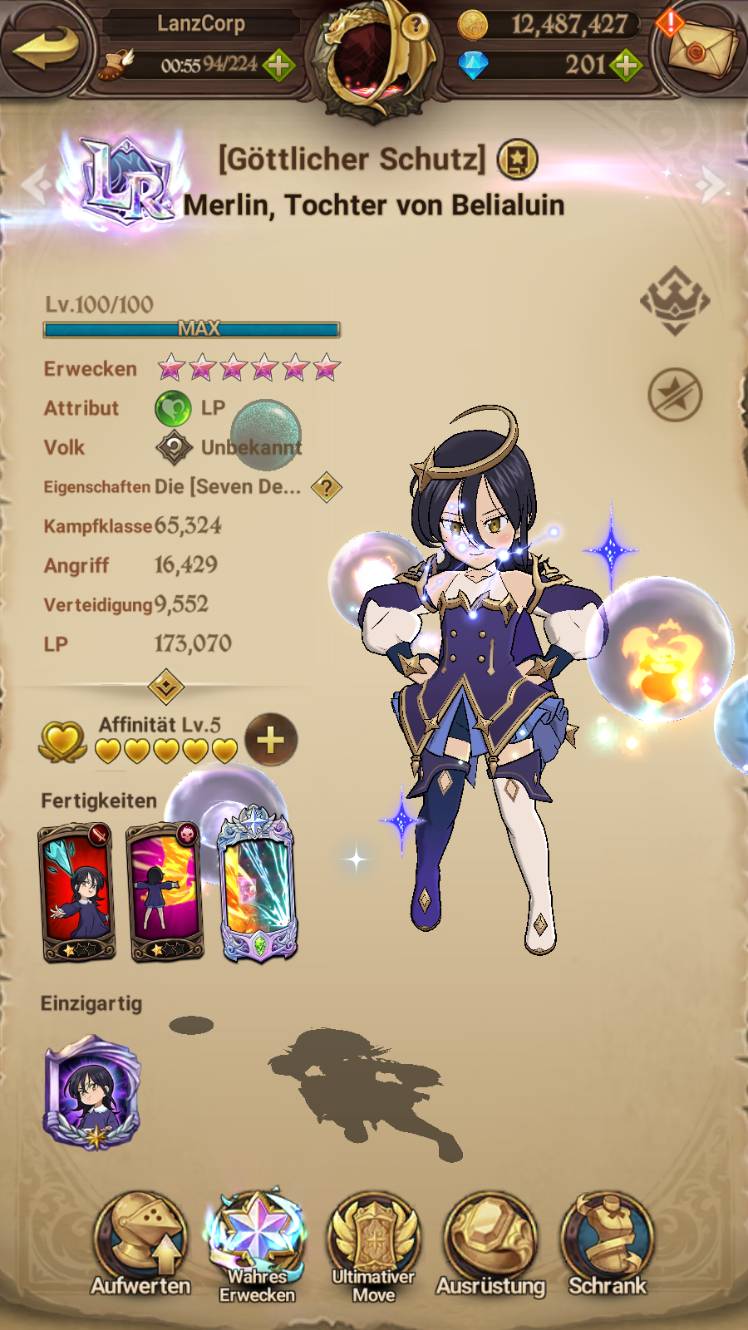This screenshot has width=748, height=1330.
Task: Open the crown emblem icon beside the hero
Action: point(675,300)
